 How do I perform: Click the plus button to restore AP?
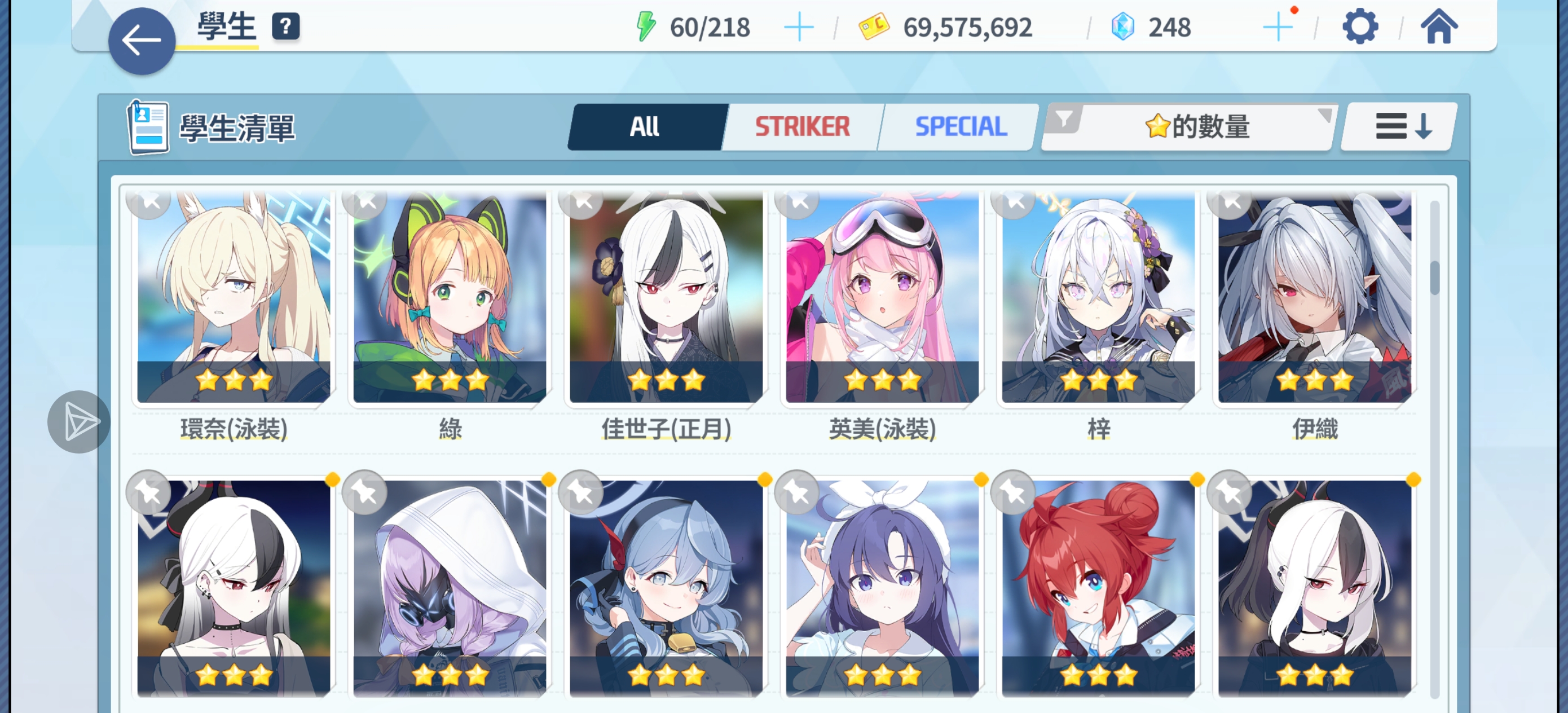click(800, 26)
